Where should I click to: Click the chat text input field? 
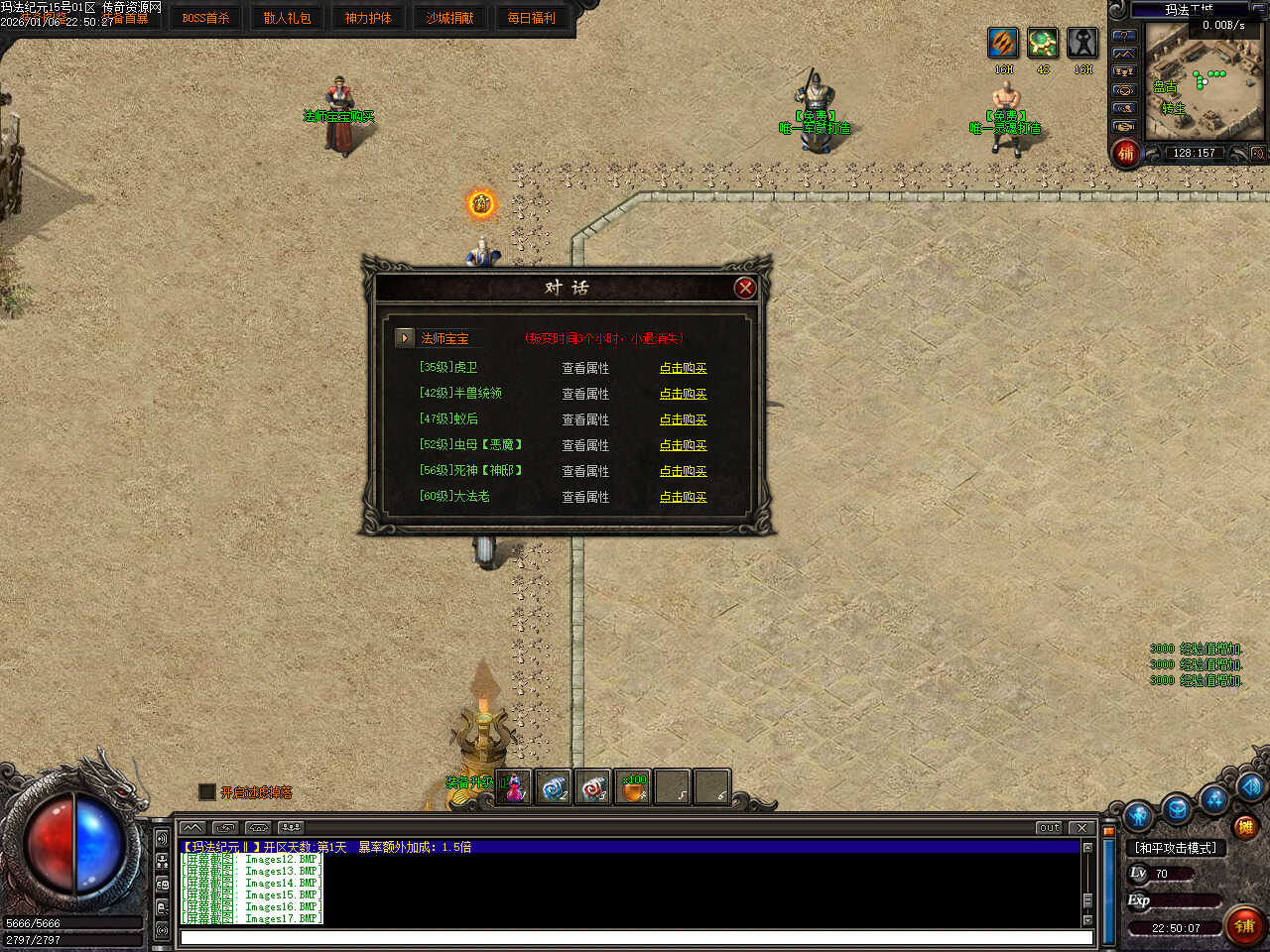(635, 937)
